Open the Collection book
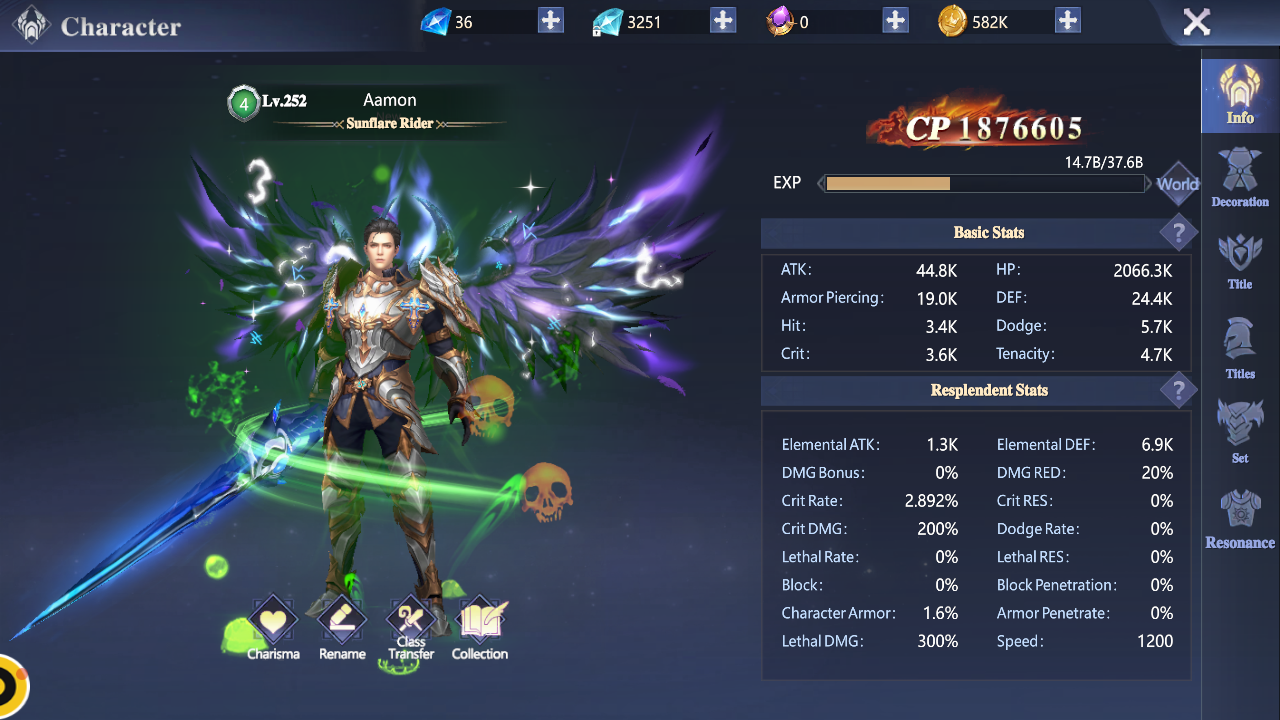 coord(480,627)
